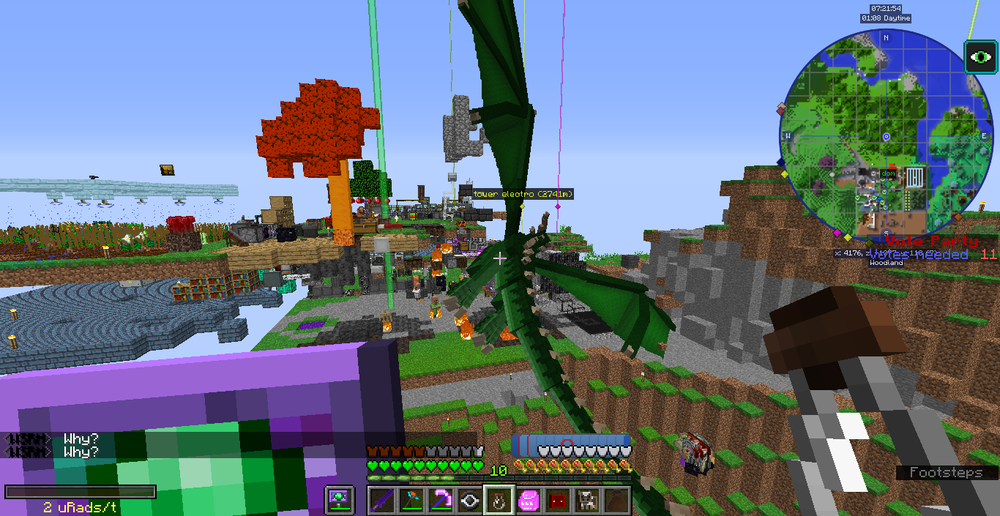Select the black-and-white ring hotbar slot
The height and width of the screenshot is (516, 1000).
coord(470,499)
